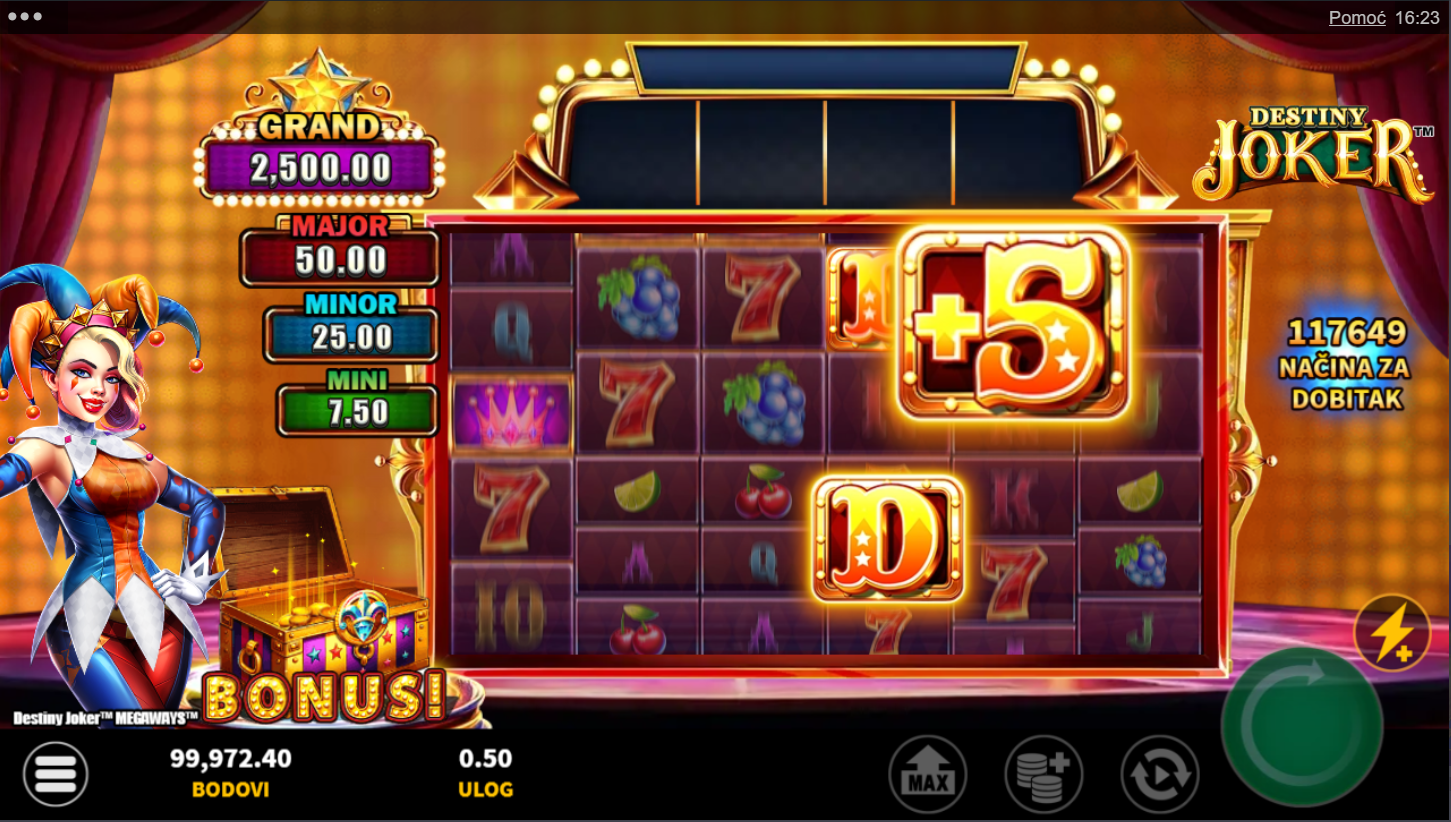
Task: Activate the autoplay circular arrows button
Action: point(1160,774)
